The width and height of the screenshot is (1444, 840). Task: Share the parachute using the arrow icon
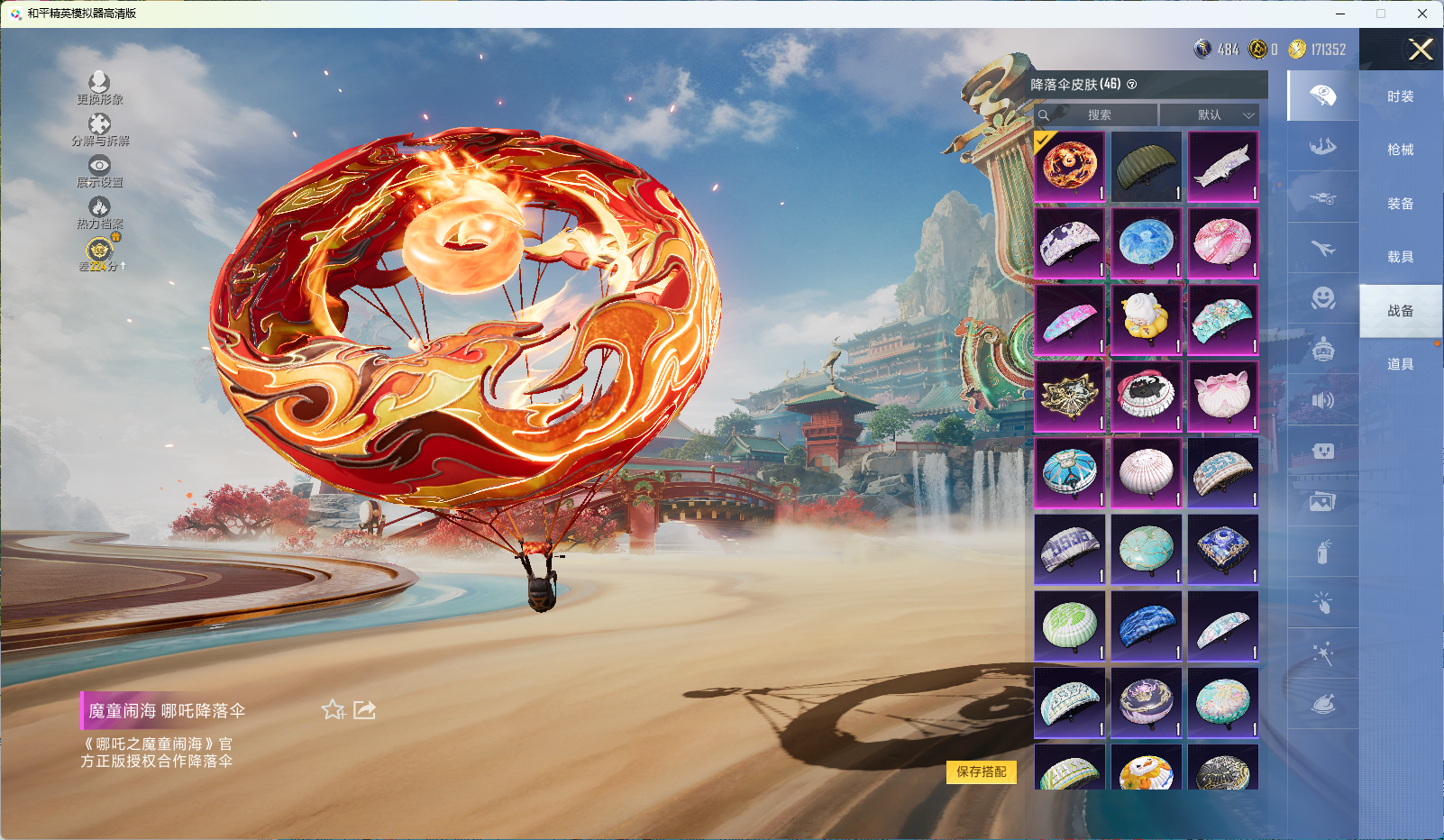coord(364,710)
